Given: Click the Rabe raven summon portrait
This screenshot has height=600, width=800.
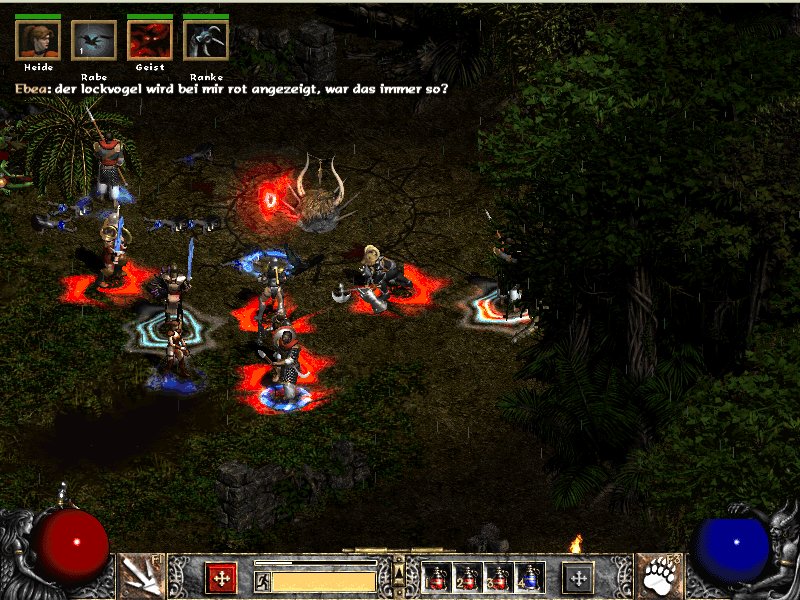Looking at the screenshot, I should click(94, 40).
